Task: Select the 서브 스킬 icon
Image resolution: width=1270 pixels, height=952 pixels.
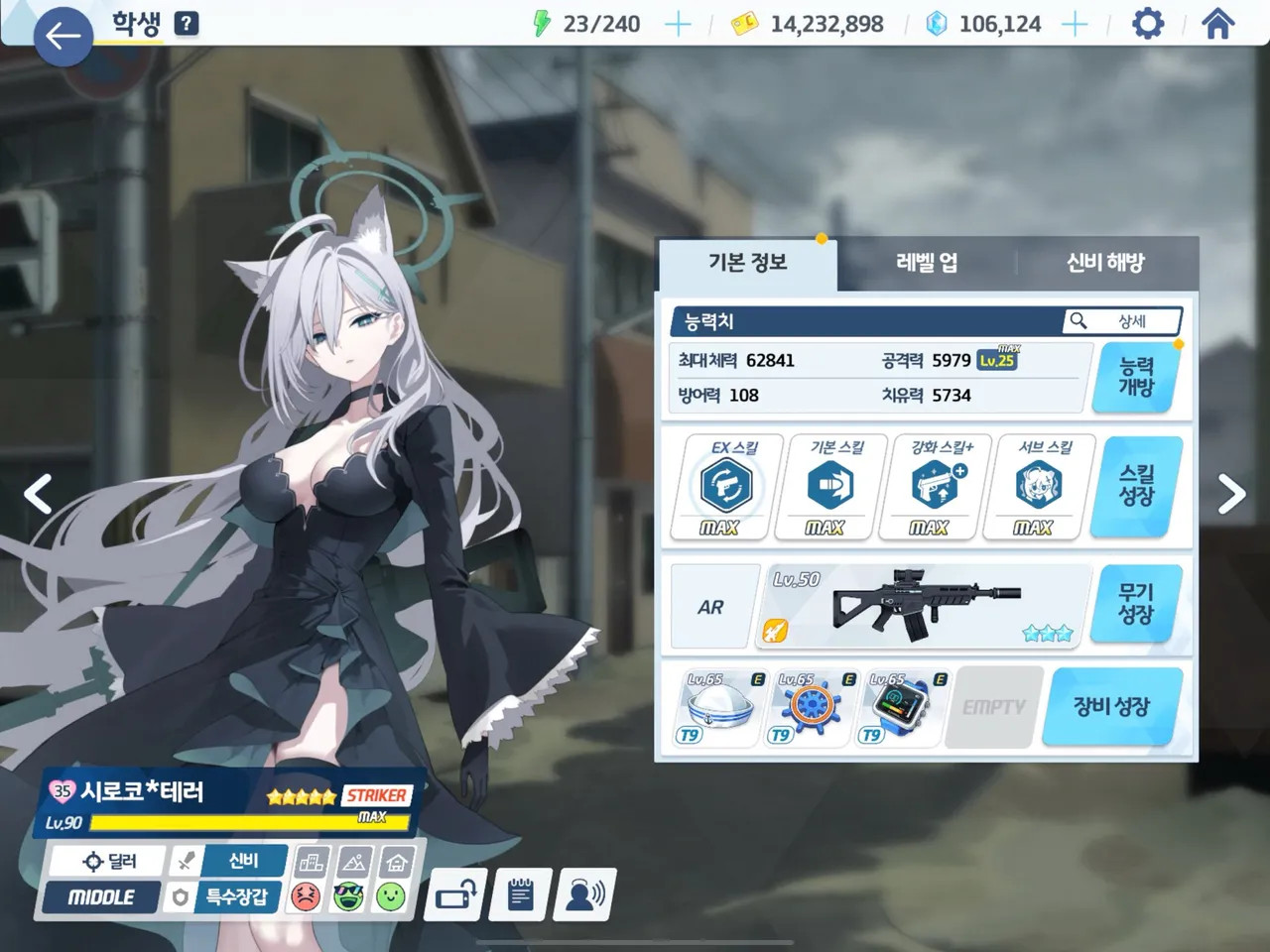Action: pos(1038,486)
